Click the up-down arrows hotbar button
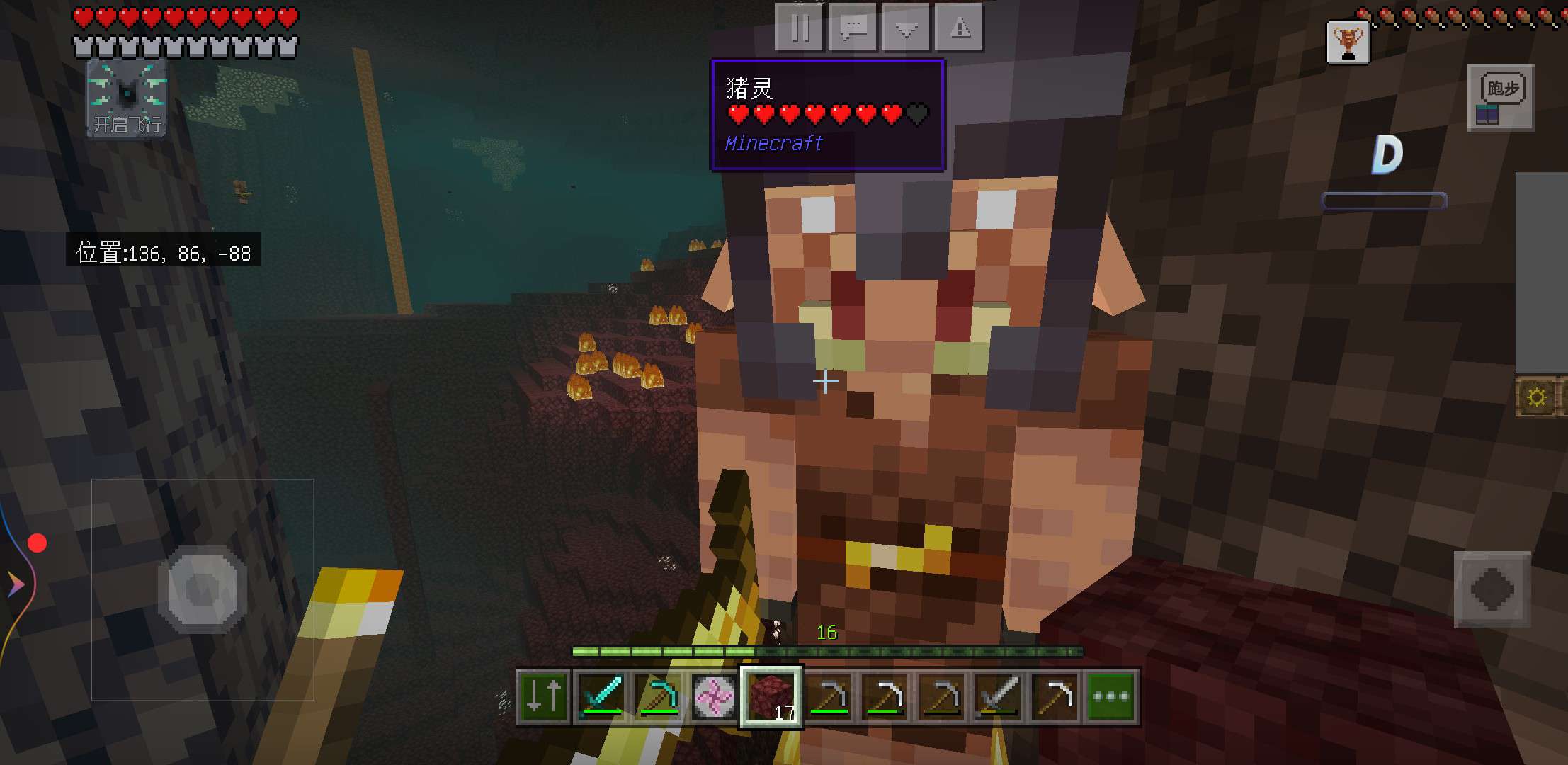1568x765 pixels. (544, 697)
